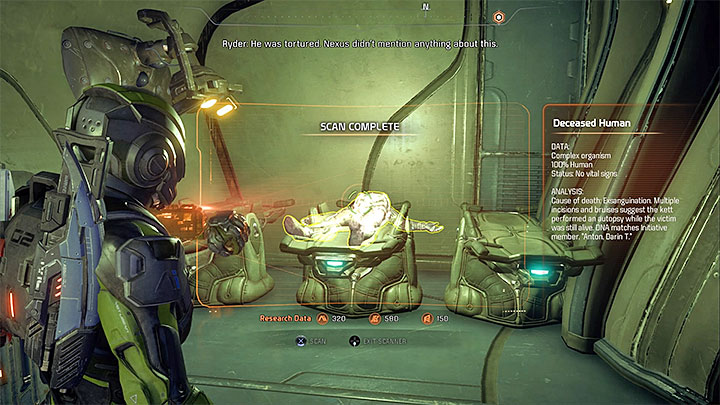Click the Research Data icon showing 580
Screen dimensions: 720x405
click(374, 319)
